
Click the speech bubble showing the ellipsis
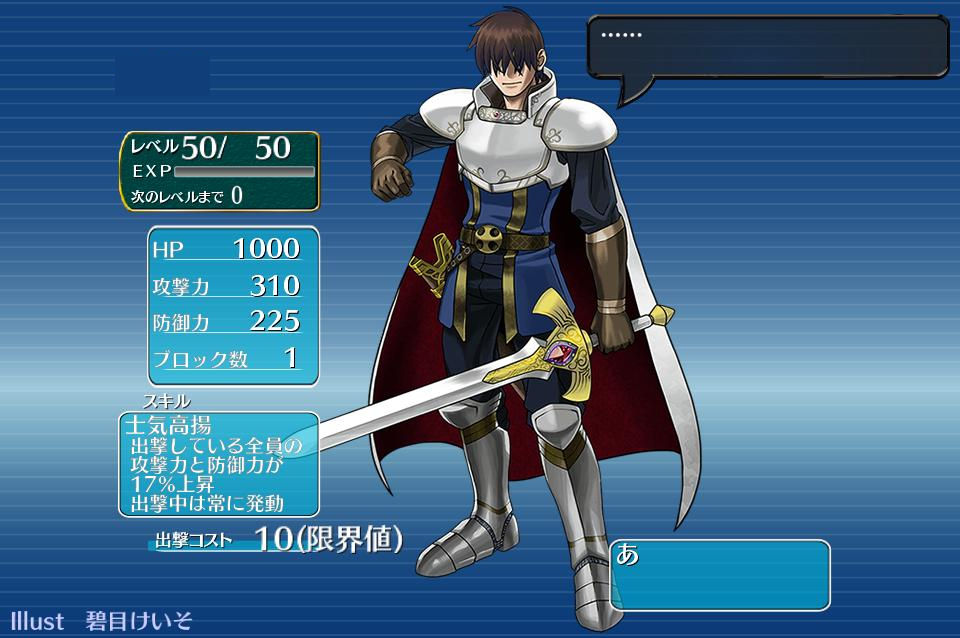(x=767, y=47)
